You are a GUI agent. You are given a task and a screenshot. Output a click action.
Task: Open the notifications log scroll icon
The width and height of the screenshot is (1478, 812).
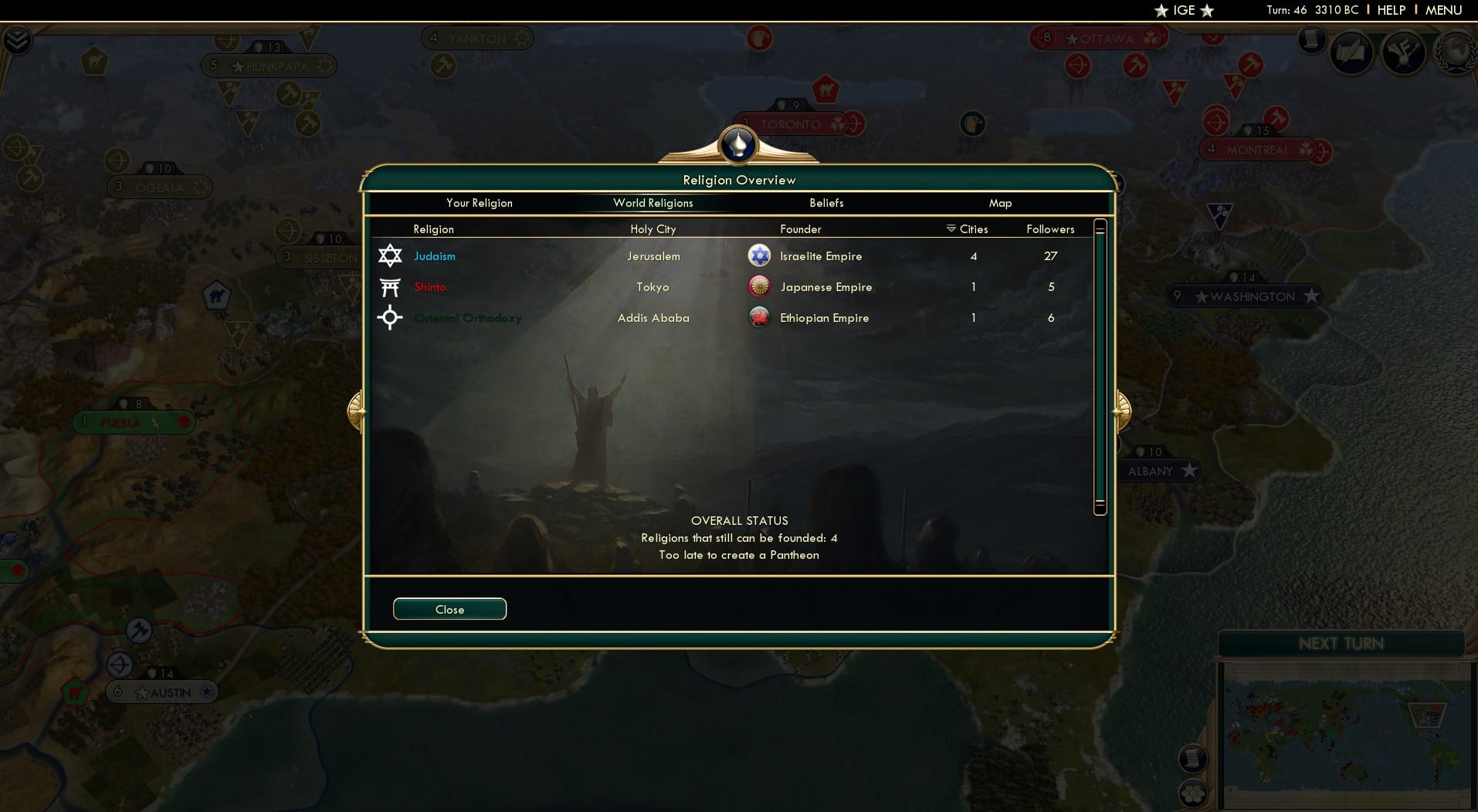1311,40
